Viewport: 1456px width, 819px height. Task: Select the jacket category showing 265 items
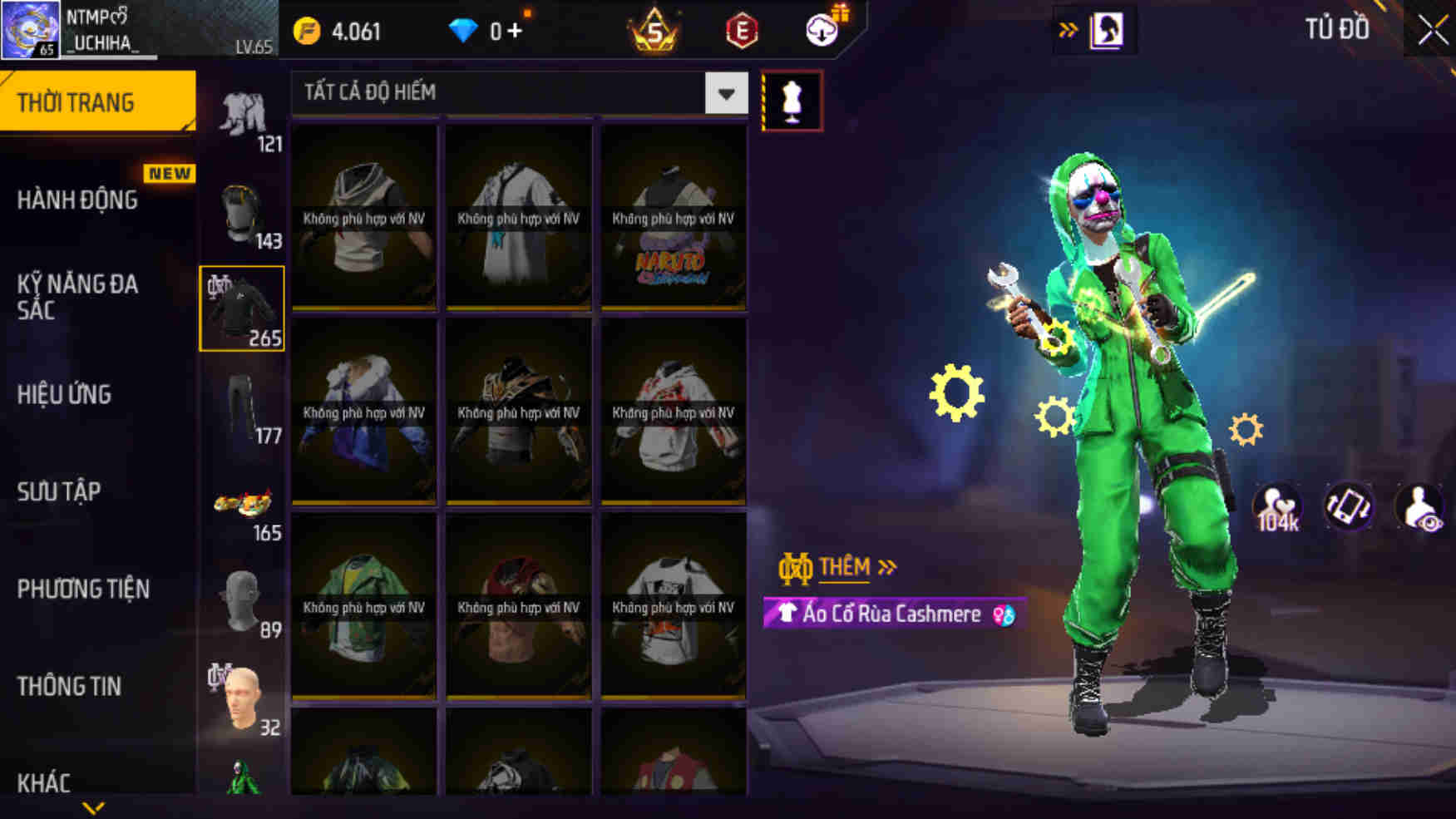[244, 308]
